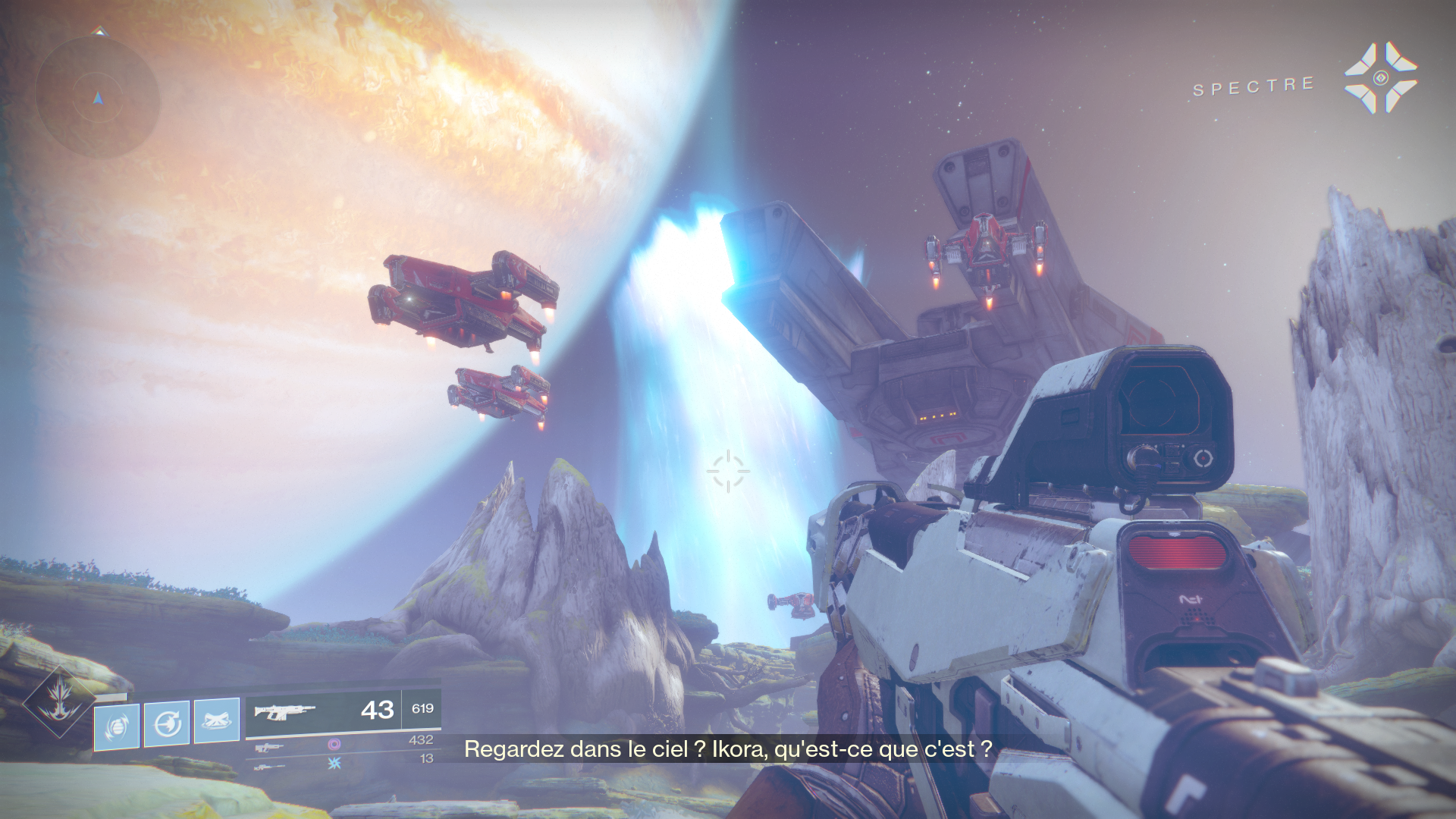Open the Spectre ghost icon
Viewport: 1456px width, 819px height.
(x=1380, y=78)
